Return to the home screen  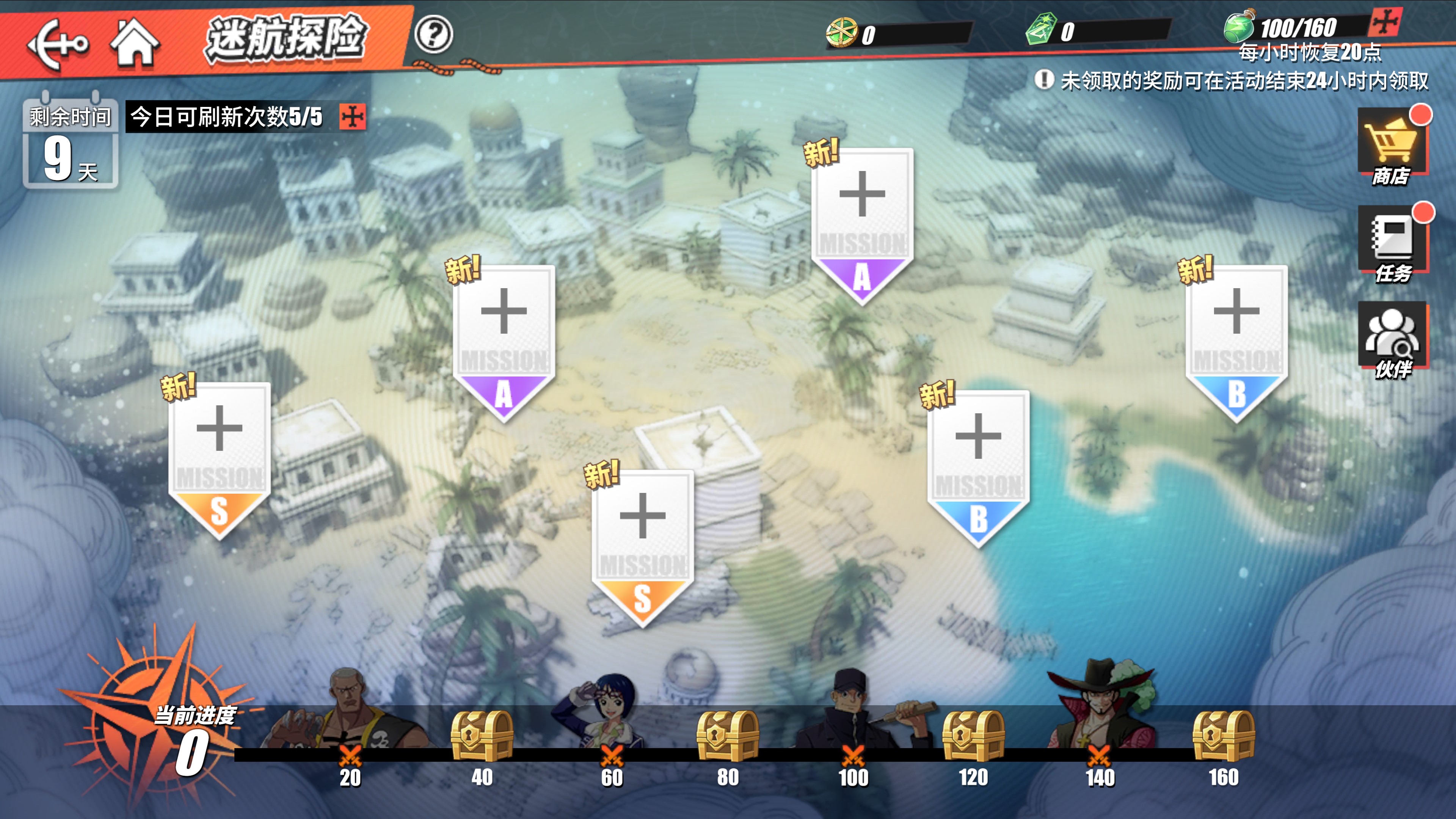[135, 41]
